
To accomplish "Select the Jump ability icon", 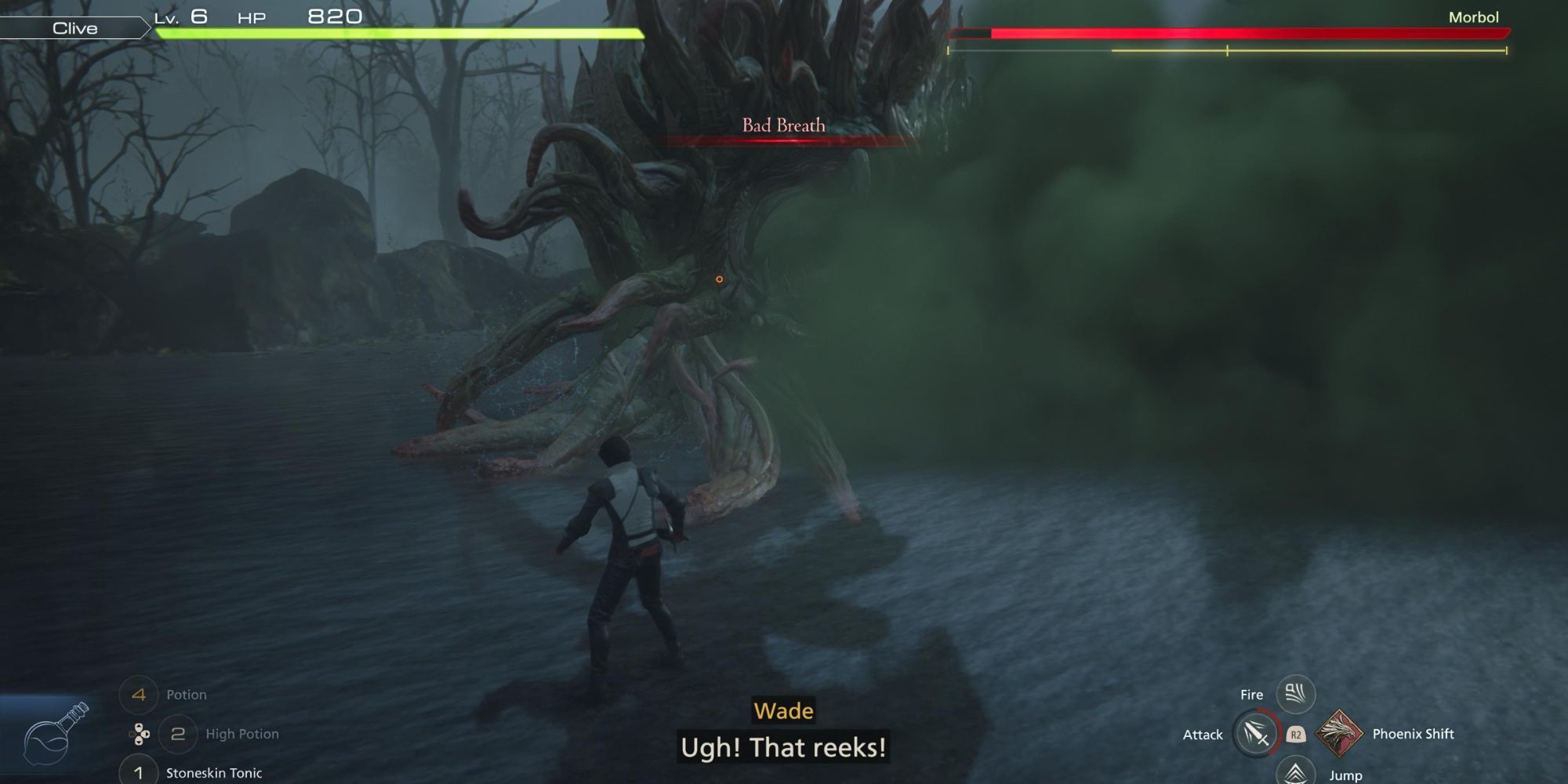I will point(1295,771).
